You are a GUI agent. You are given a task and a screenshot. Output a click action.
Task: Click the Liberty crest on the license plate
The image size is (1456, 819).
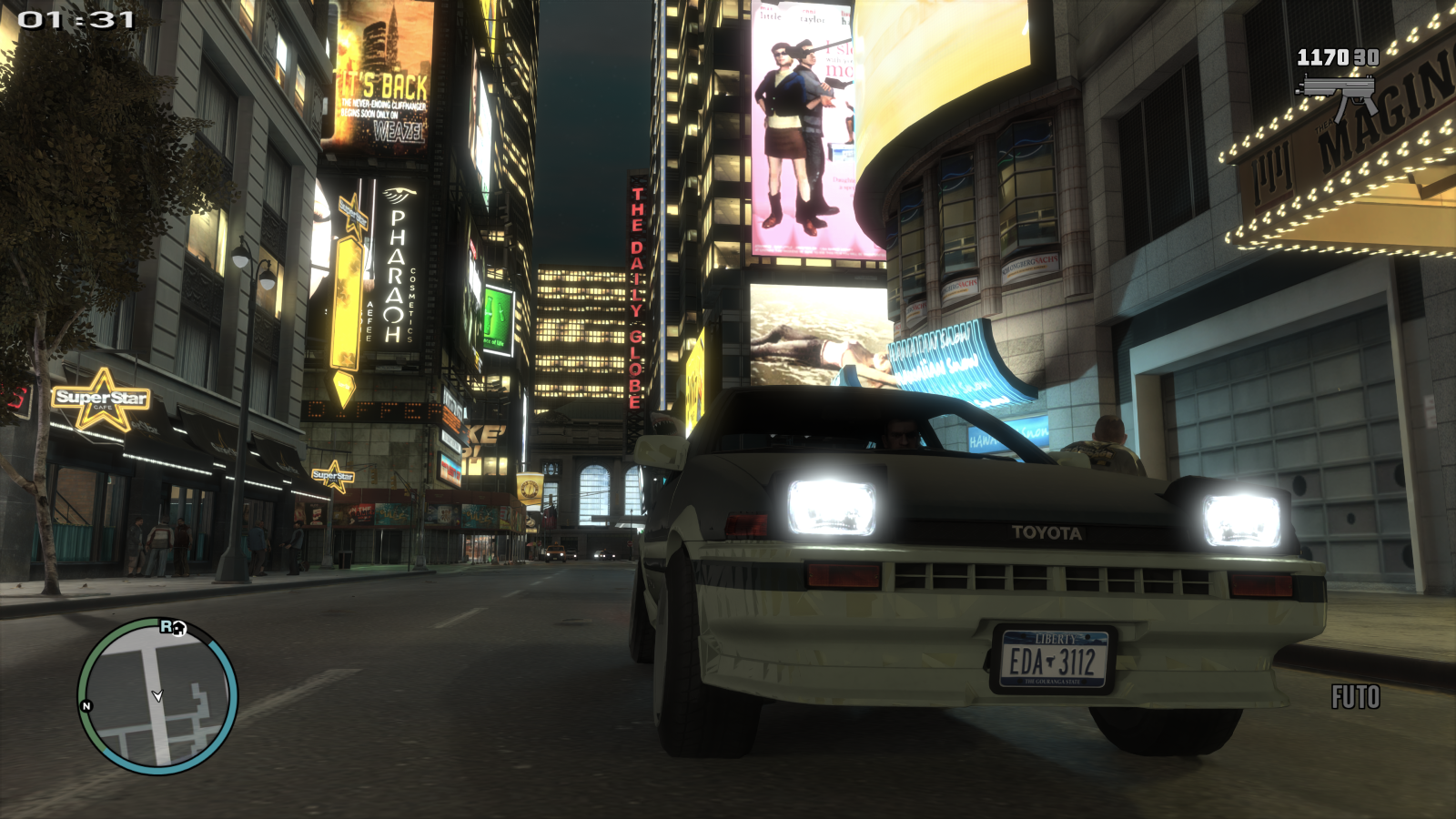(x=1056, y=640)
